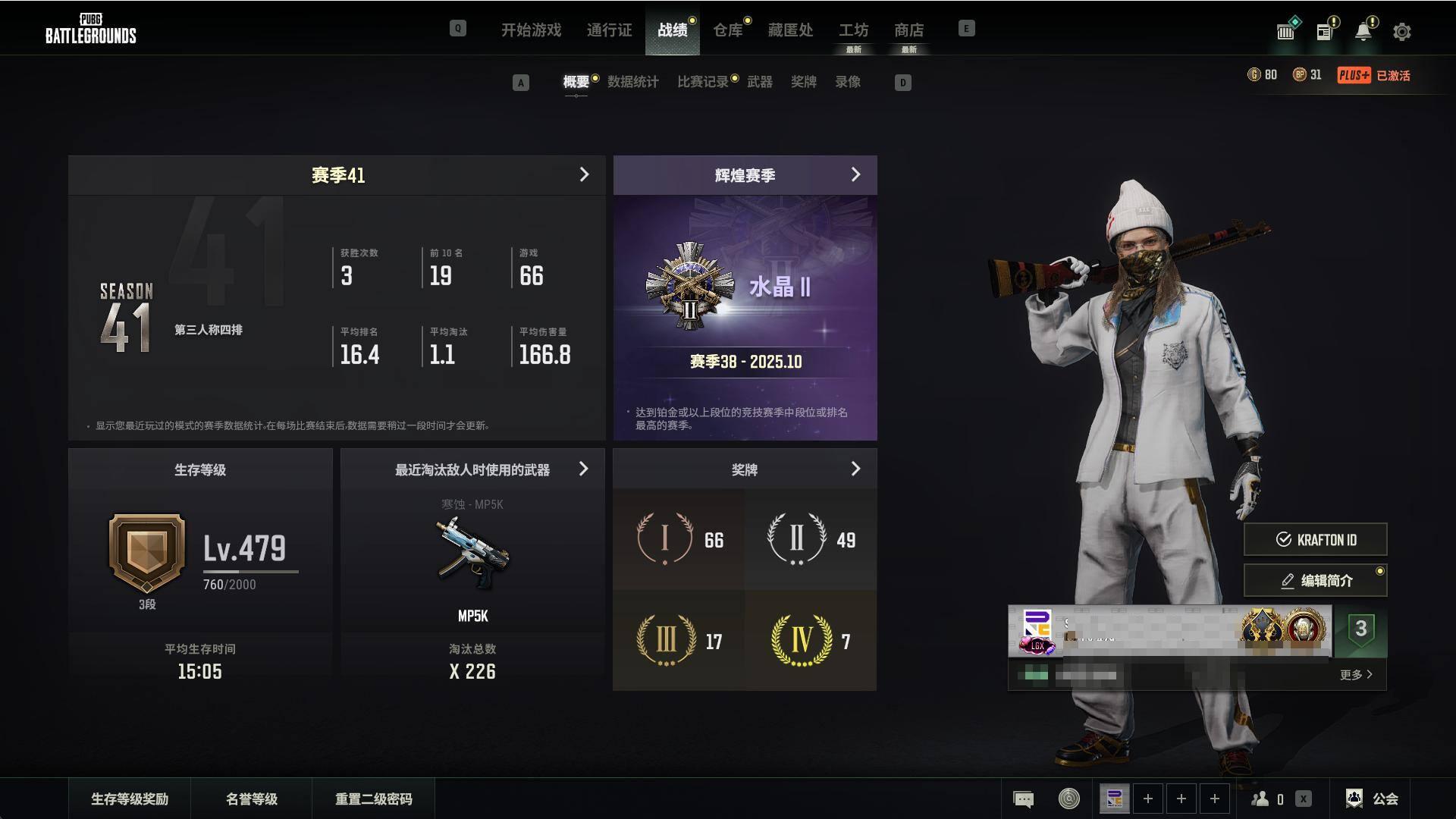Select the 数据统计 sub-tab
Screen dimensions: 1456x819
(632, 82)
